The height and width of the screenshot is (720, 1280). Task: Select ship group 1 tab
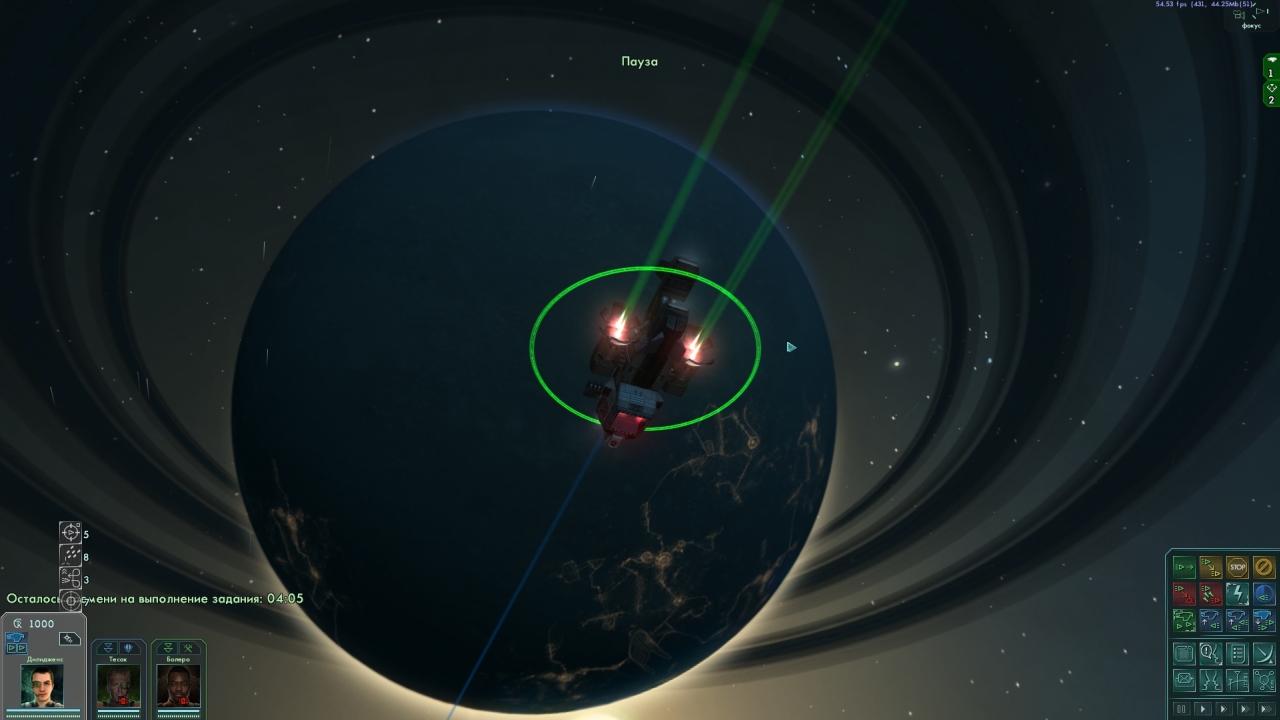click(x=1271, y=66)
